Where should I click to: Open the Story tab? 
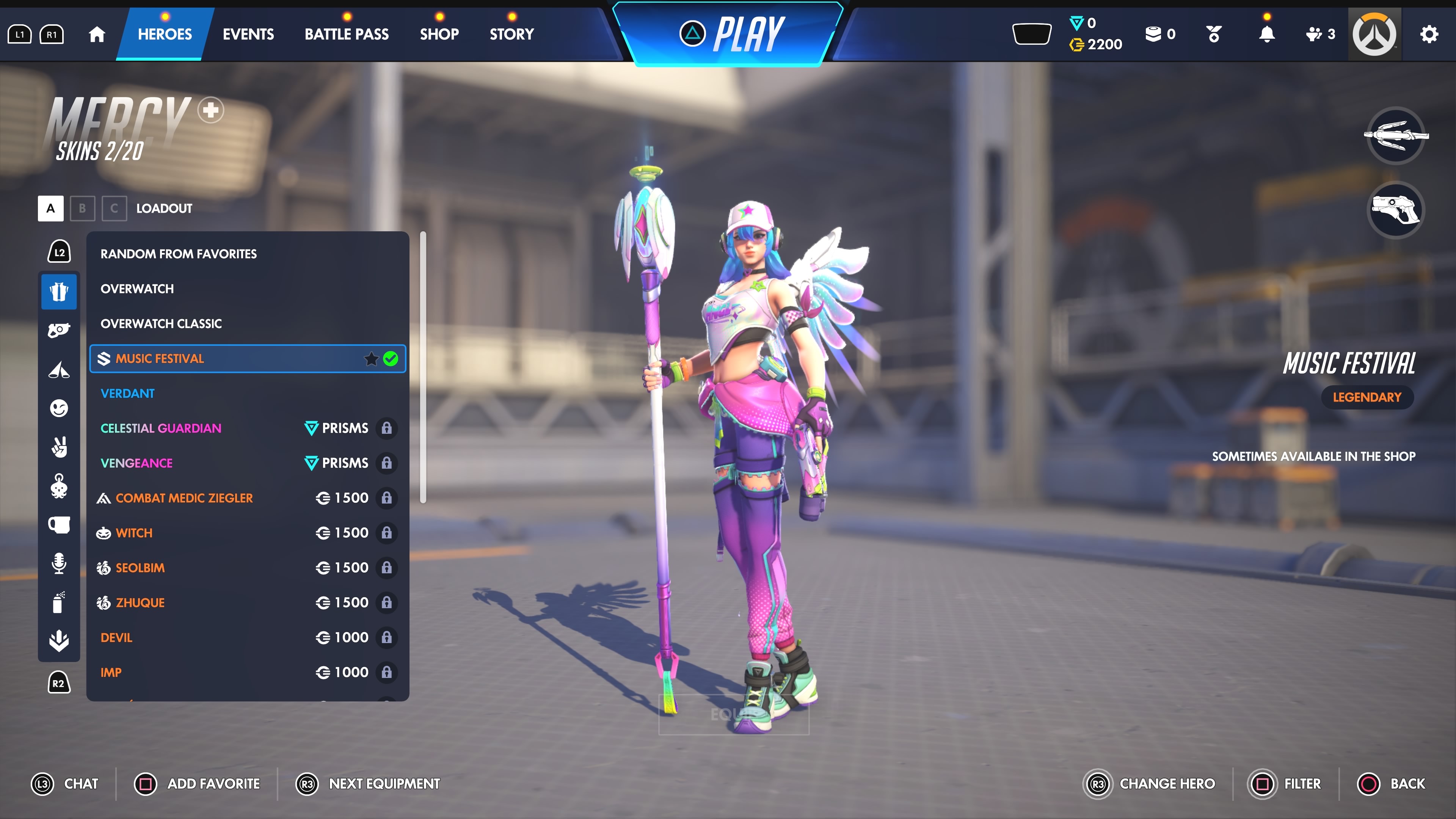511,34
